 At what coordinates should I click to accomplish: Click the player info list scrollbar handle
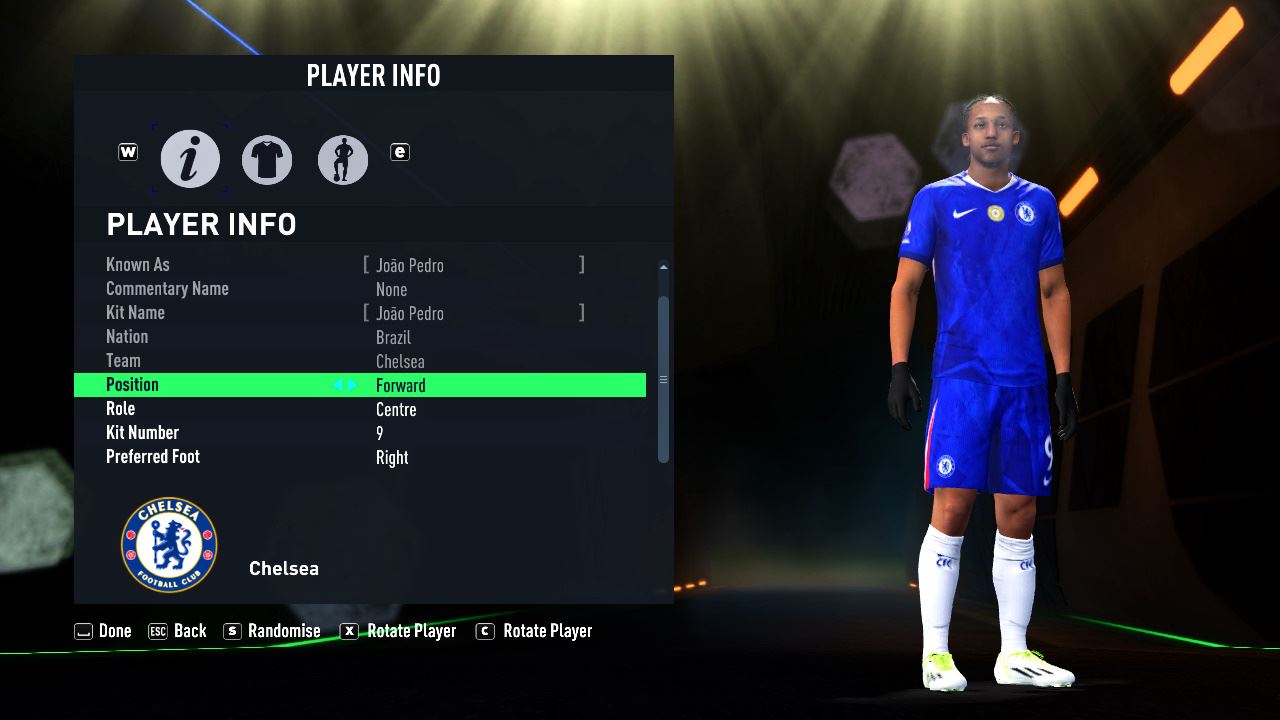click(x=663, y=380)
